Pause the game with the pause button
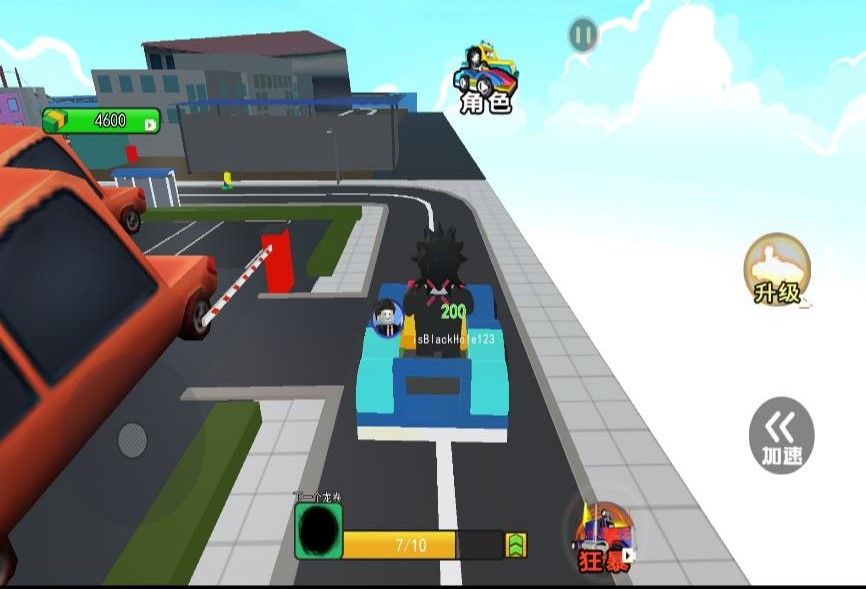The image size is (866, 589). click(x=583, y=35)
